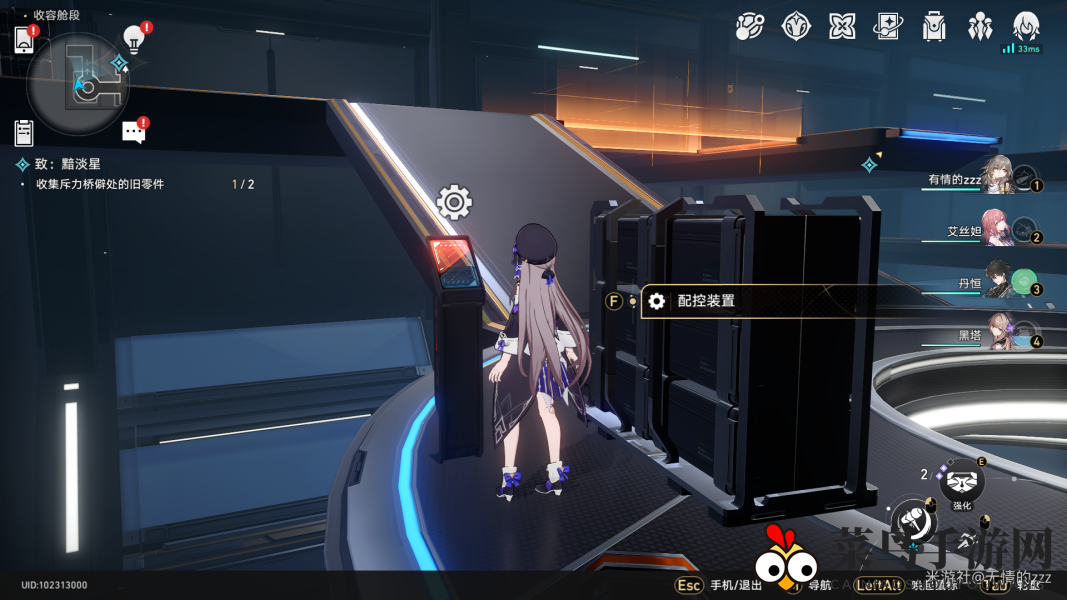Open the molecule-shaped icon in the top bar
Viewport: 1067px width, 600px height.
pos(749,27)
